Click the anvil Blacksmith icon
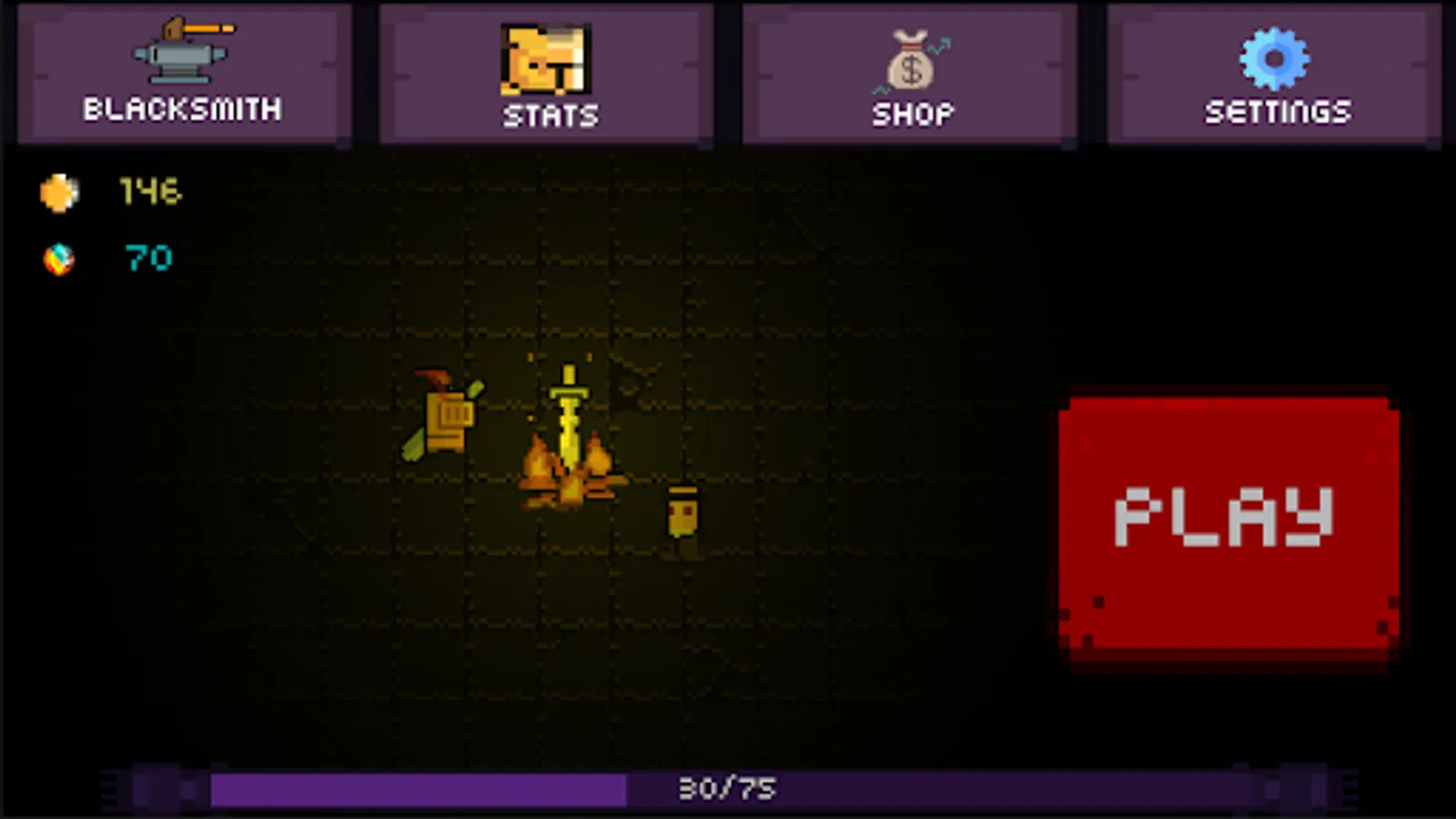 pos(180,55)
